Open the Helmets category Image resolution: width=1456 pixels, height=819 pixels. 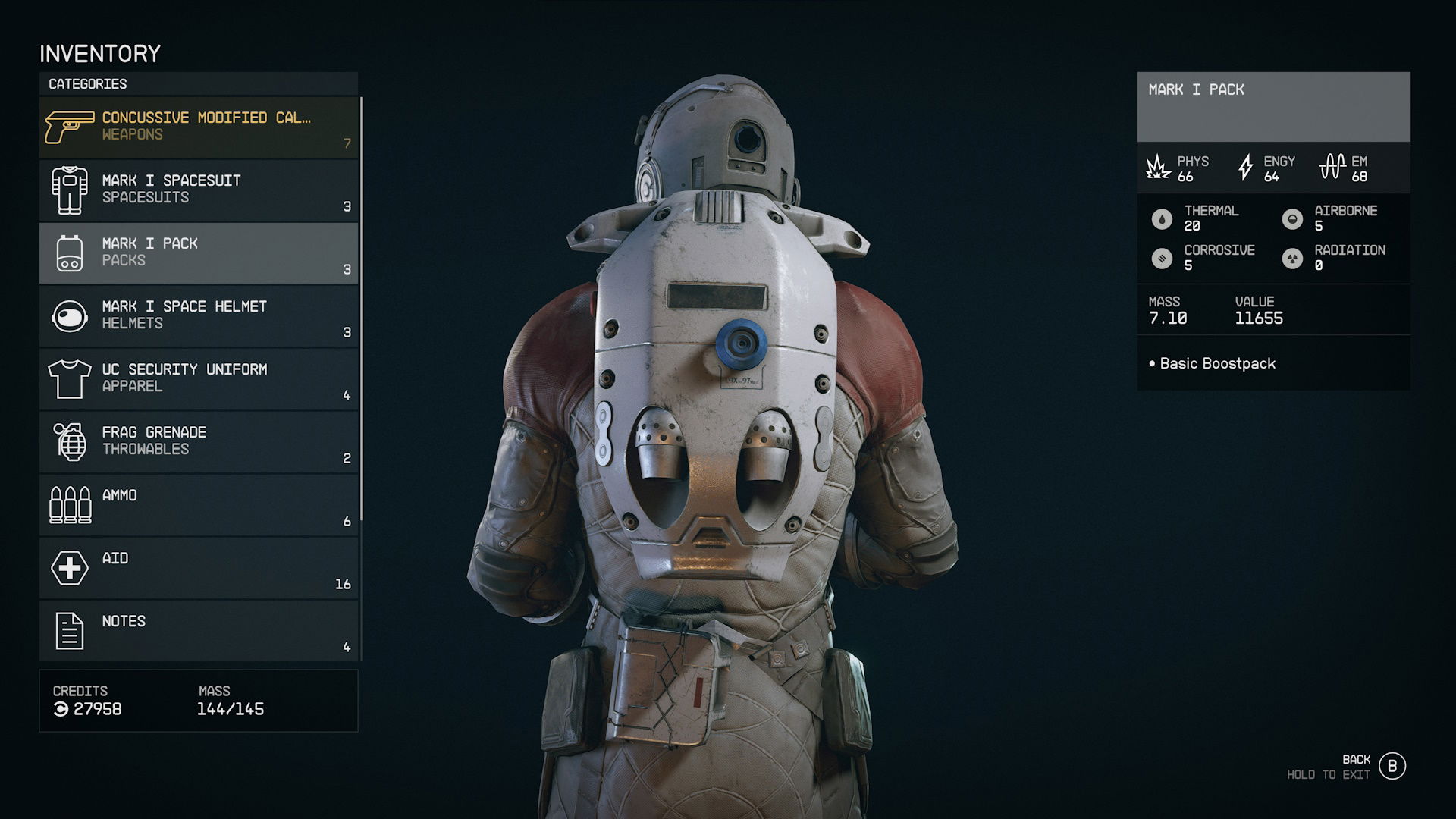tap(199, 315)
